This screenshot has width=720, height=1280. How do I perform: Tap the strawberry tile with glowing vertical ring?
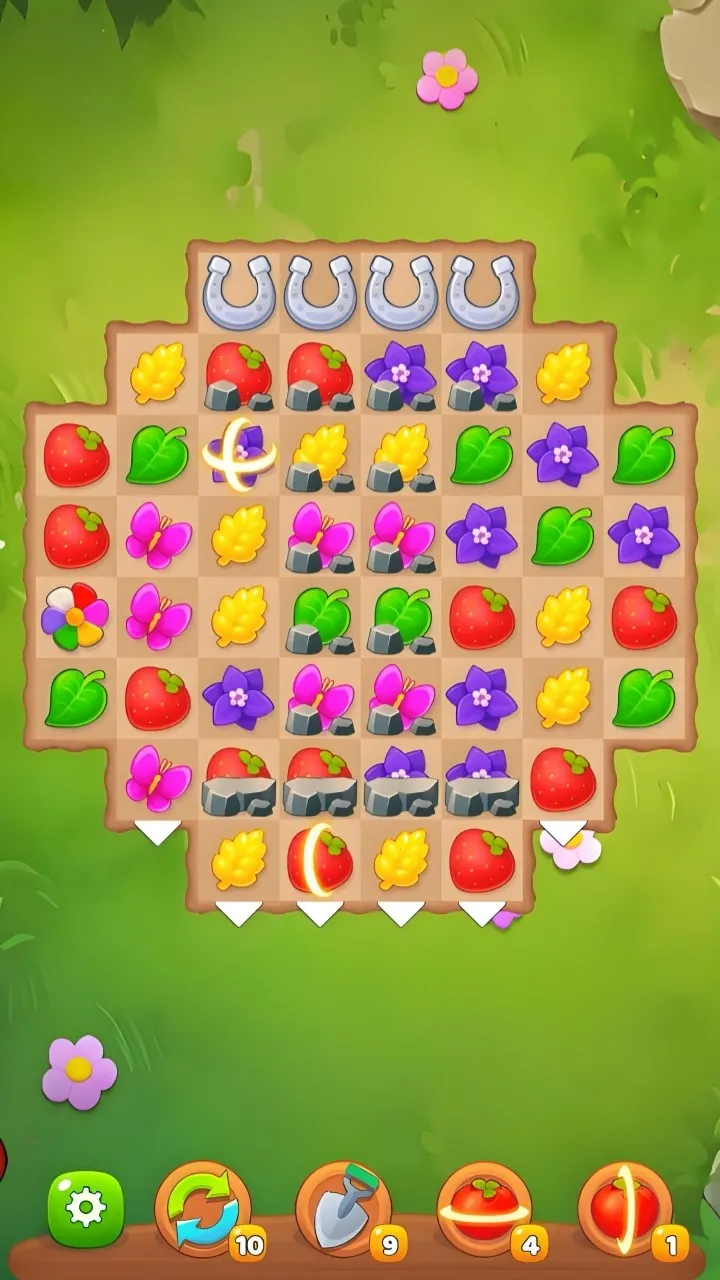320,858
